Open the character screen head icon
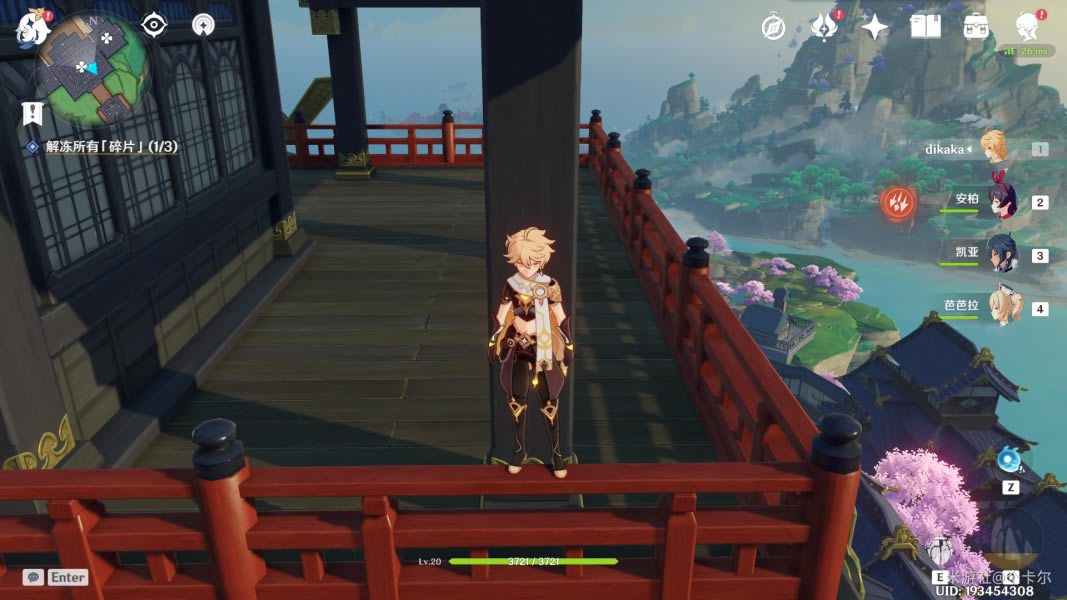 1026,27
